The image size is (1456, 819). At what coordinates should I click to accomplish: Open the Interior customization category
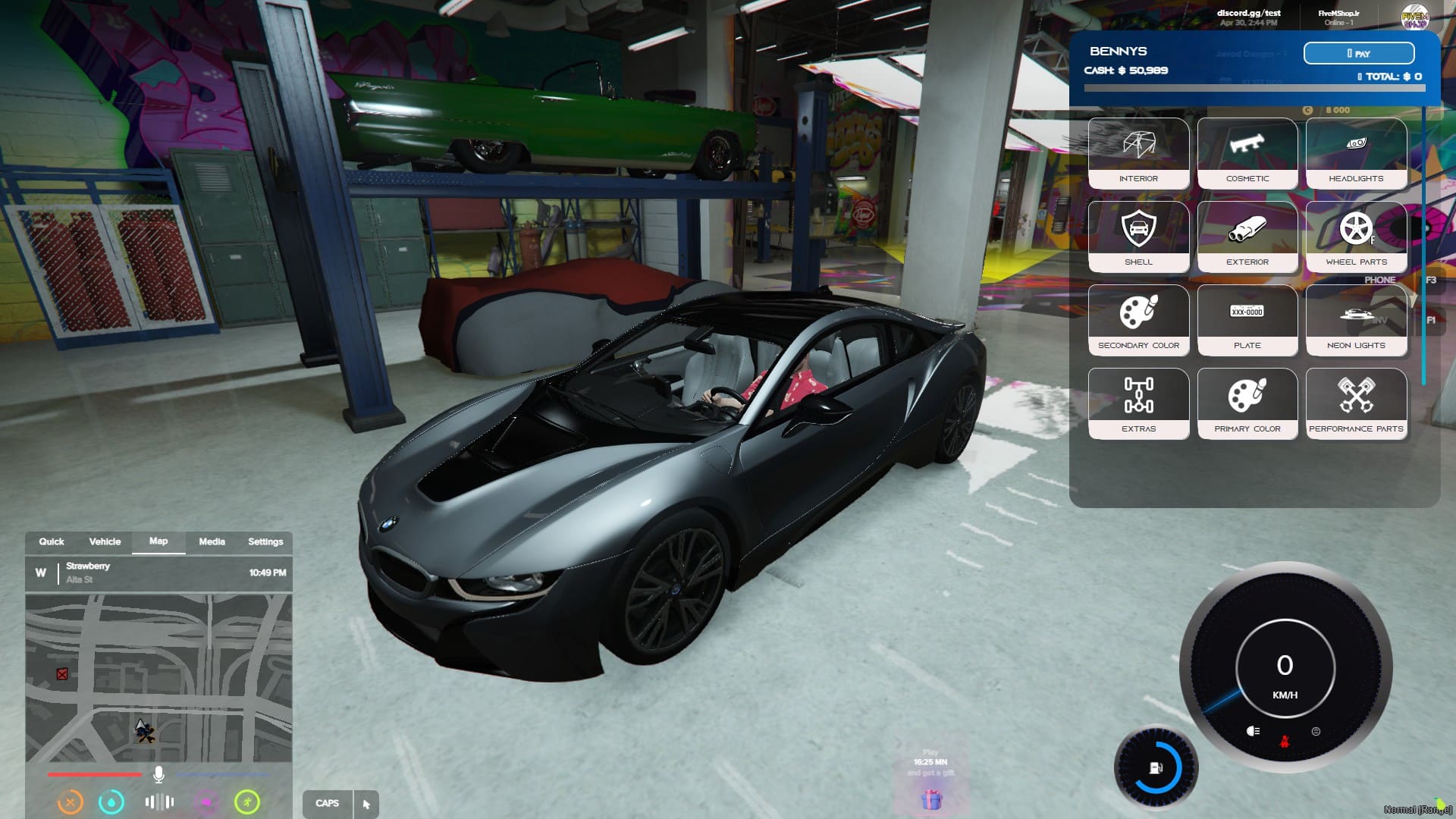tap(1138, 153)
